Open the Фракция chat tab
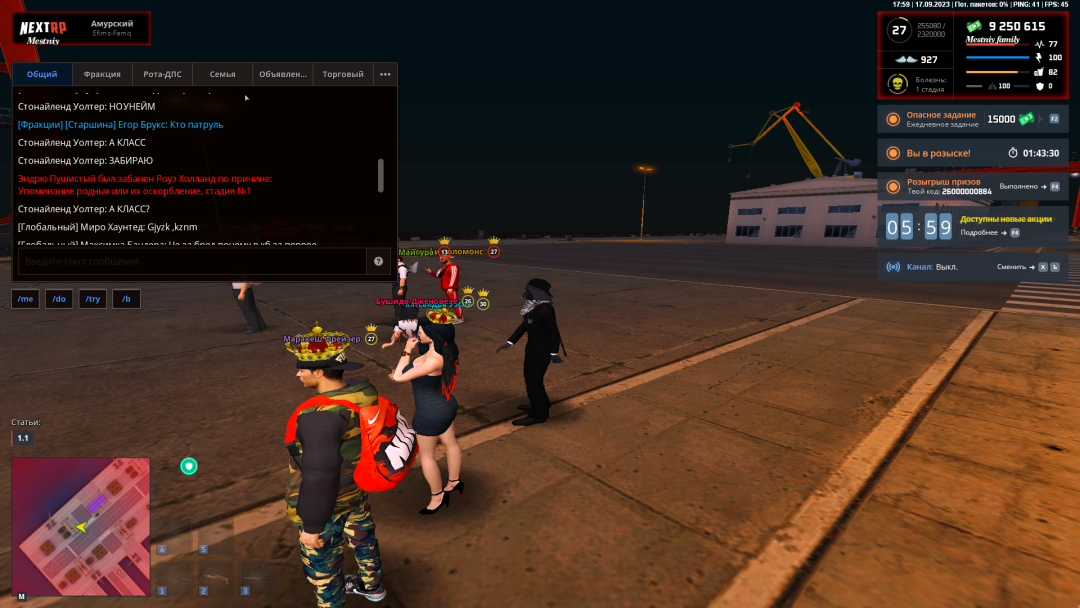The image size is (1080, 608). pos(102,74)
